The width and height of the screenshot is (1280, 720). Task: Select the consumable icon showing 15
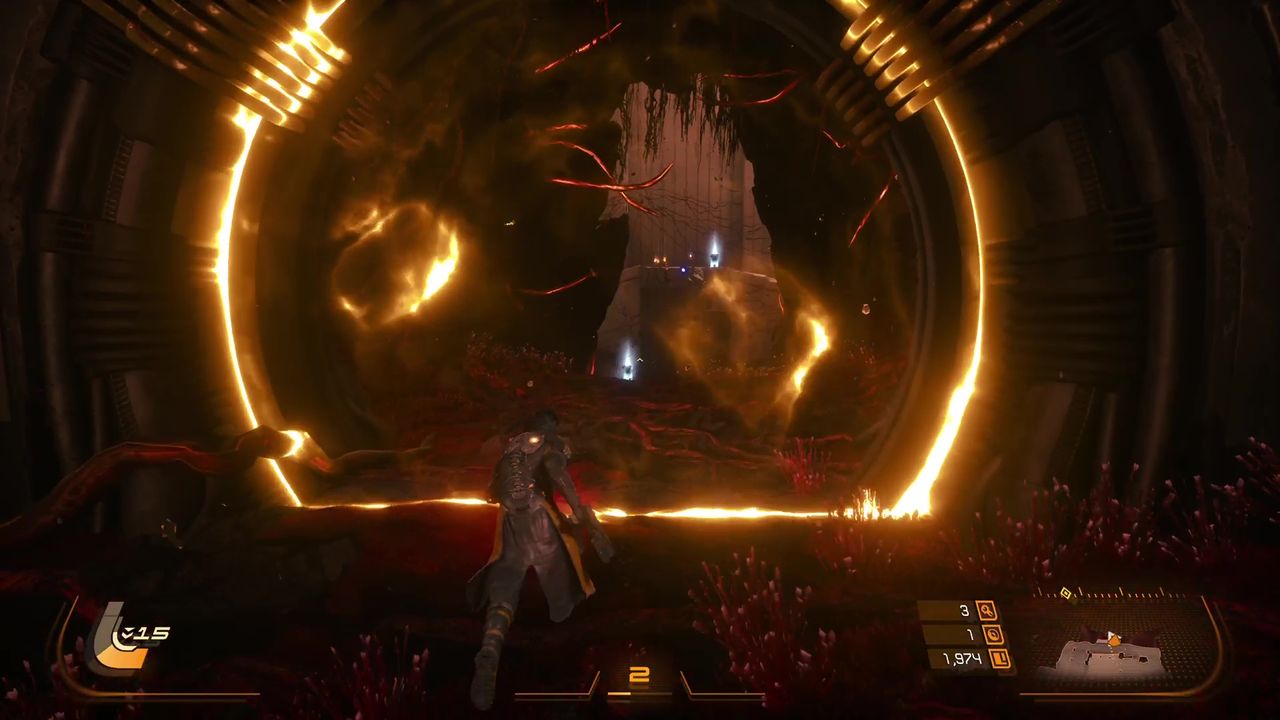click(x=125, y=633)
